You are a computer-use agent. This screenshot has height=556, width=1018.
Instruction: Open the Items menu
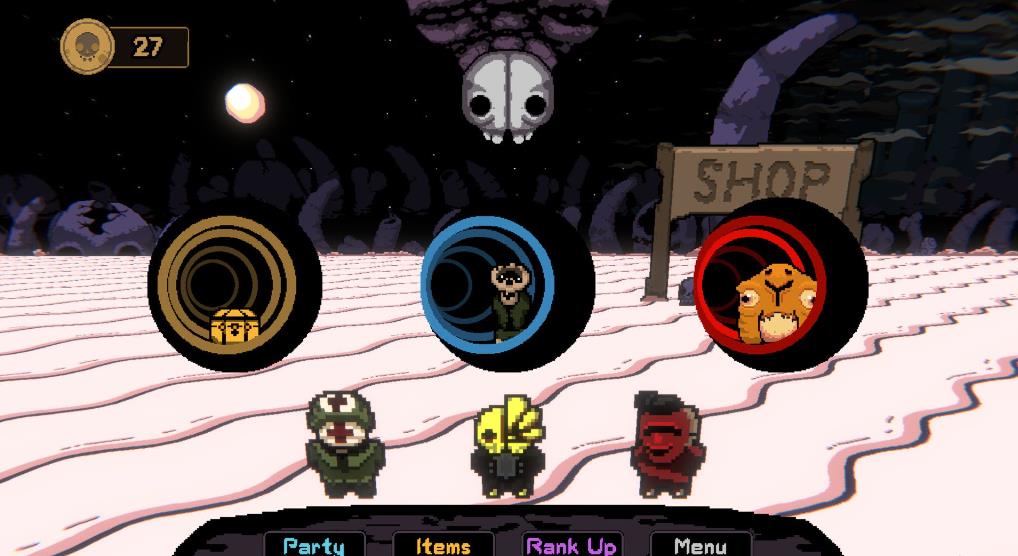point(443,545)
